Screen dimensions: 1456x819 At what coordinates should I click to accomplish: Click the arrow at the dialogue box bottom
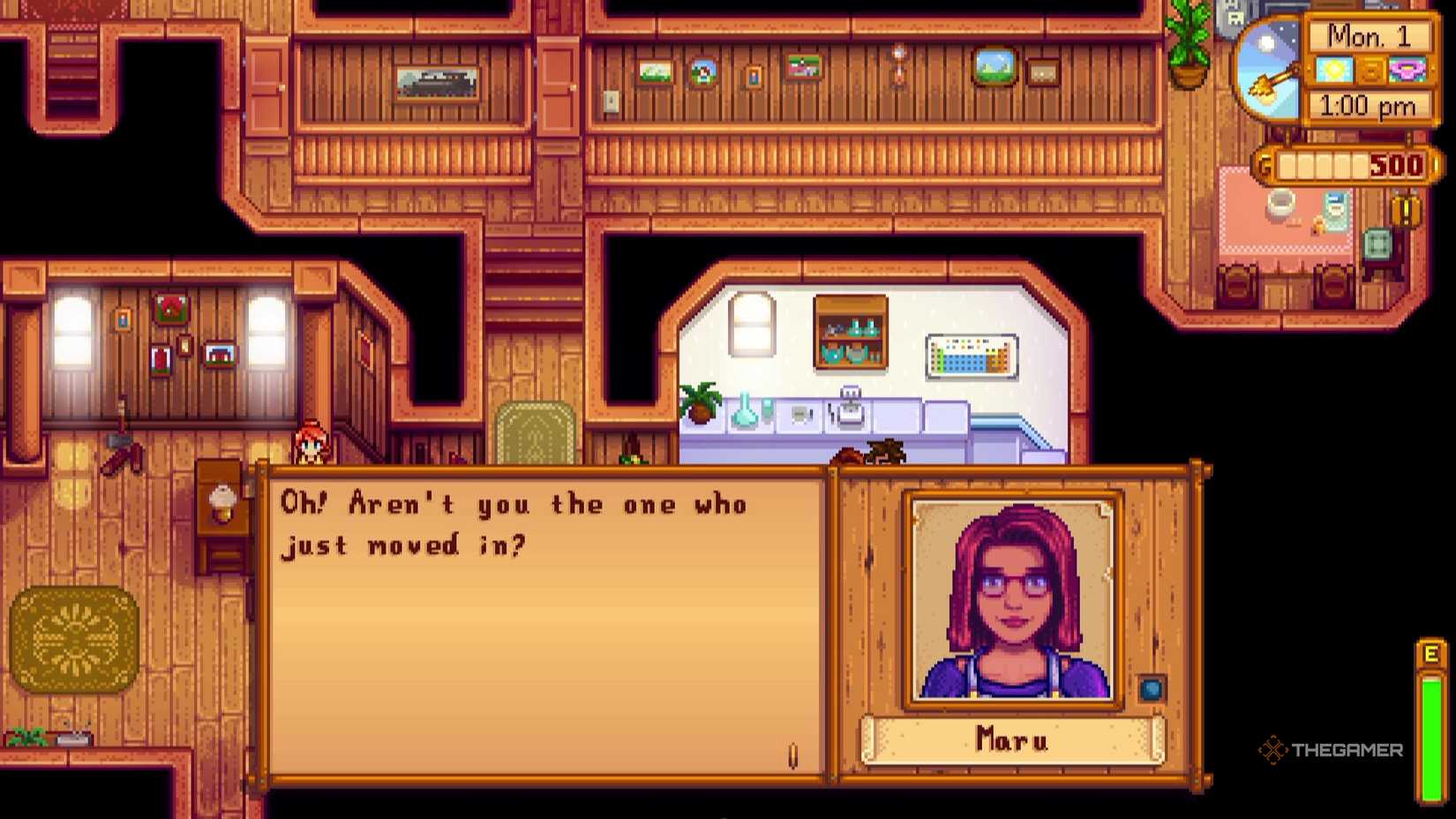tap(793, 755)
